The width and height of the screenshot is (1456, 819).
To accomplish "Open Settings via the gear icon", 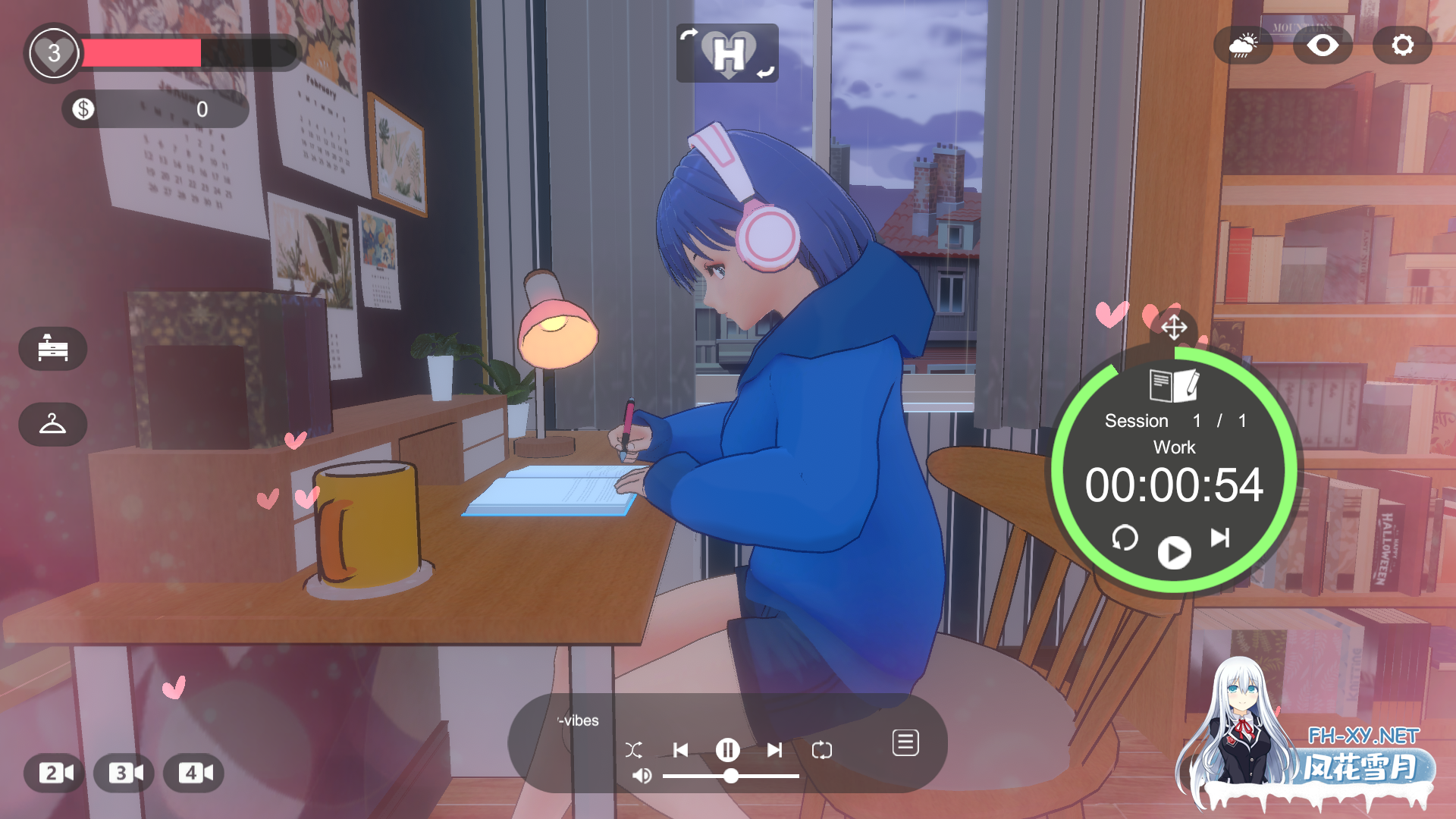I will pyautogui.click(x=1401, y=45).
